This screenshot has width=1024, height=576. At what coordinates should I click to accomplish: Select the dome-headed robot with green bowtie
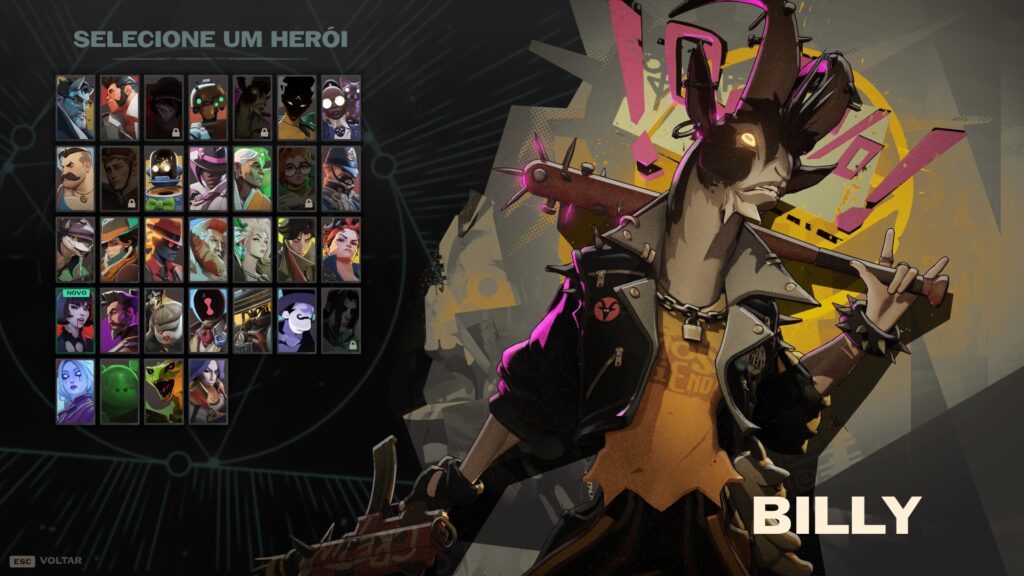pyautogui.click(x=164, y=178)
